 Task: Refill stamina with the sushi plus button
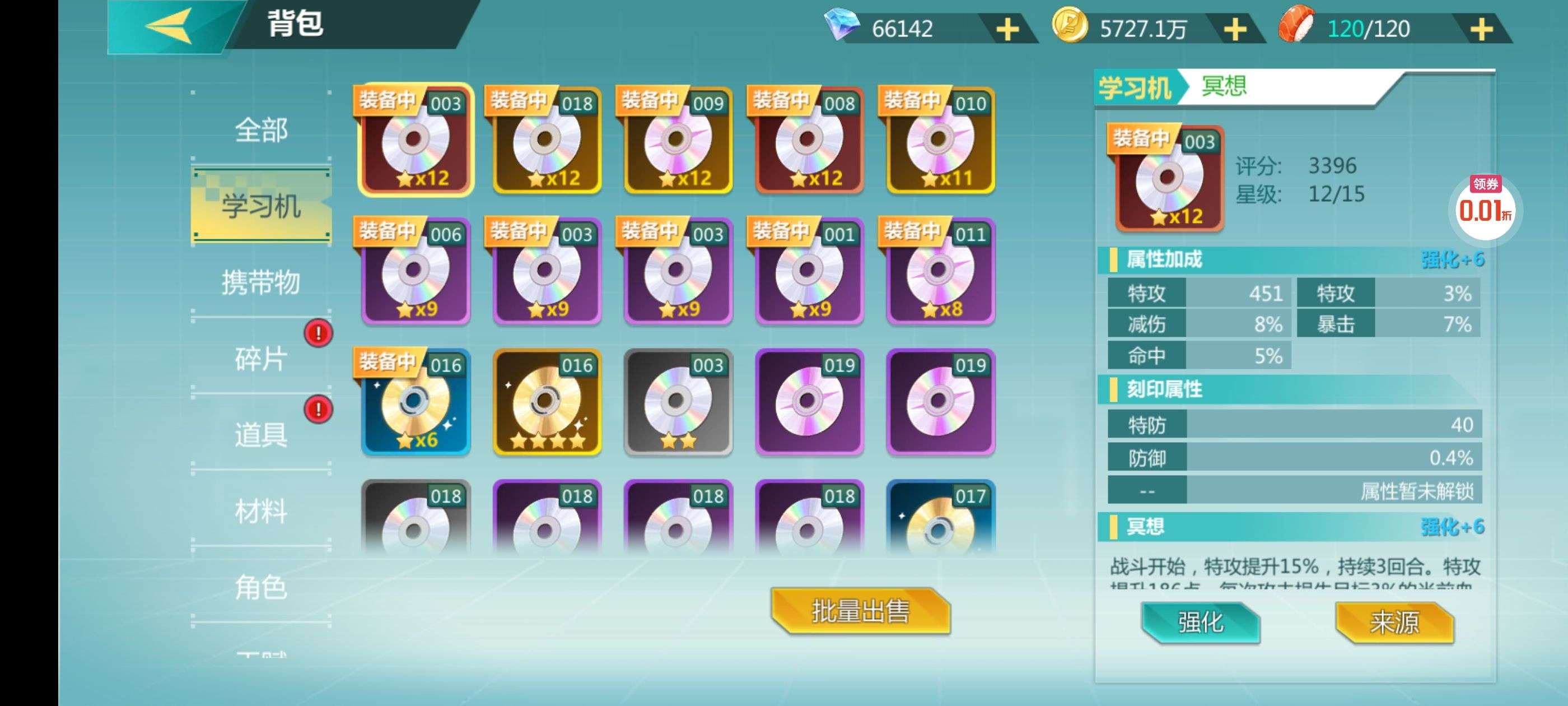[1481, 29]
